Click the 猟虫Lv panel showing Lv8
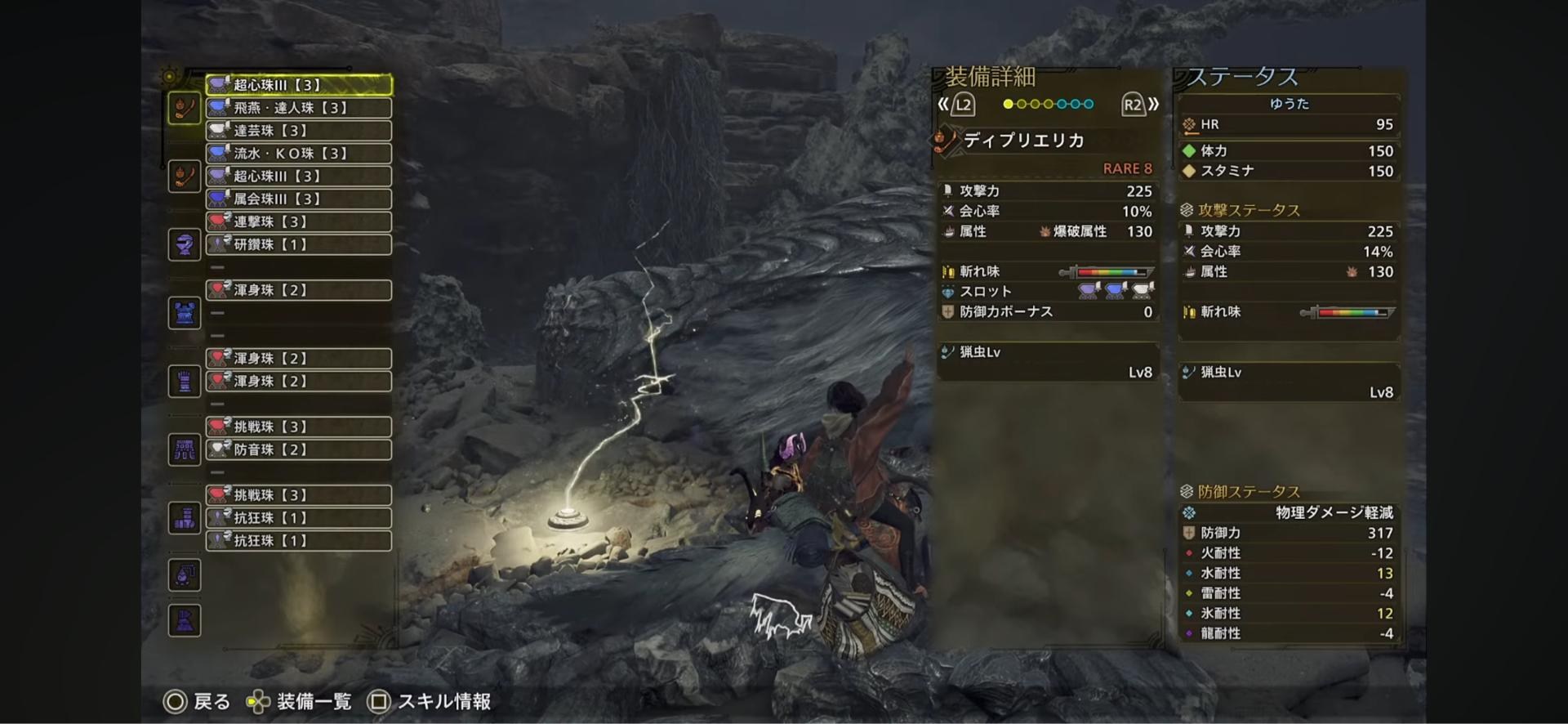The width and height of the screenshot is (1568, 724). (1048, 361)
